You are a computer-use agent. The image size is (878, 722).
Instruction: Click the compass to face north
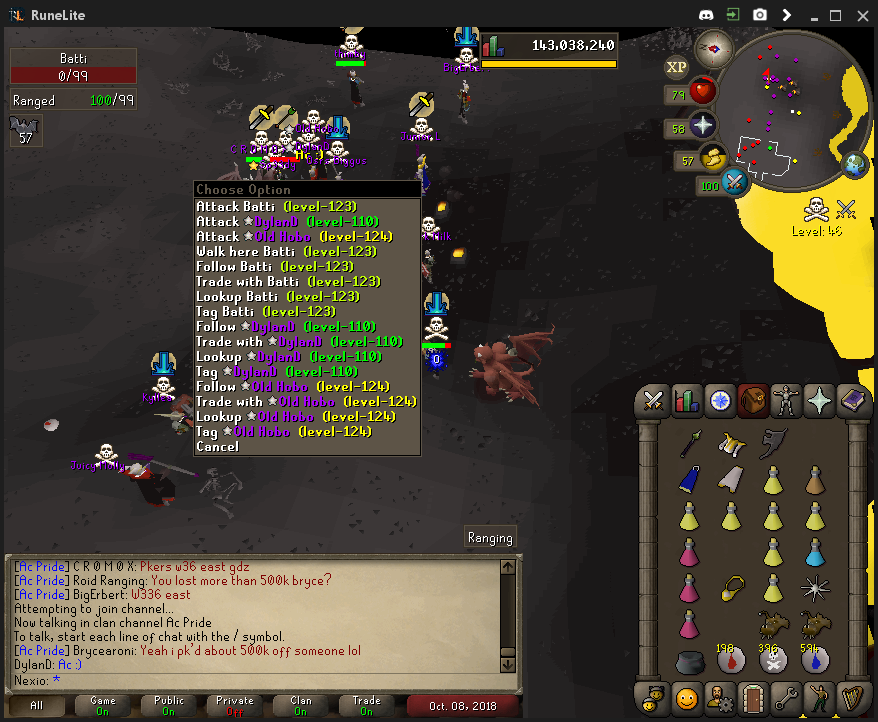click(714, 47)
